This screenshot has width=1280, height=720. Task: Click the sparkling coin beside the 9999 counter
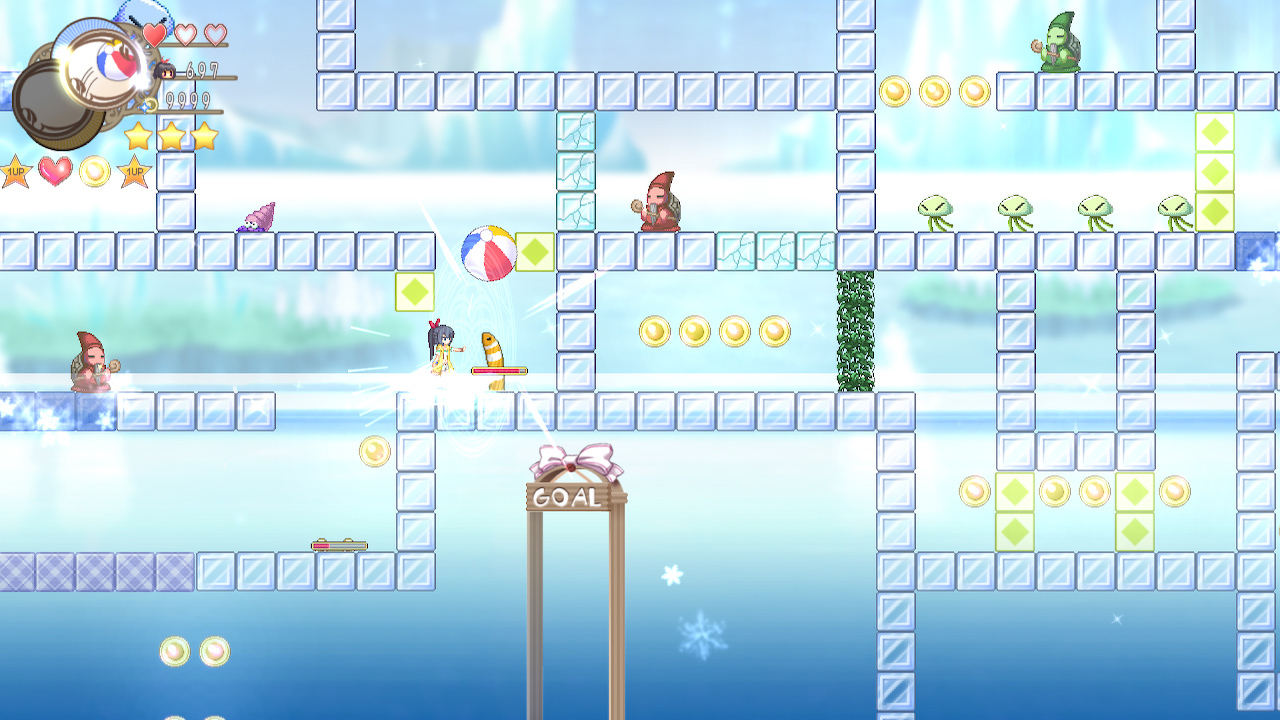[x=147, y=103]
